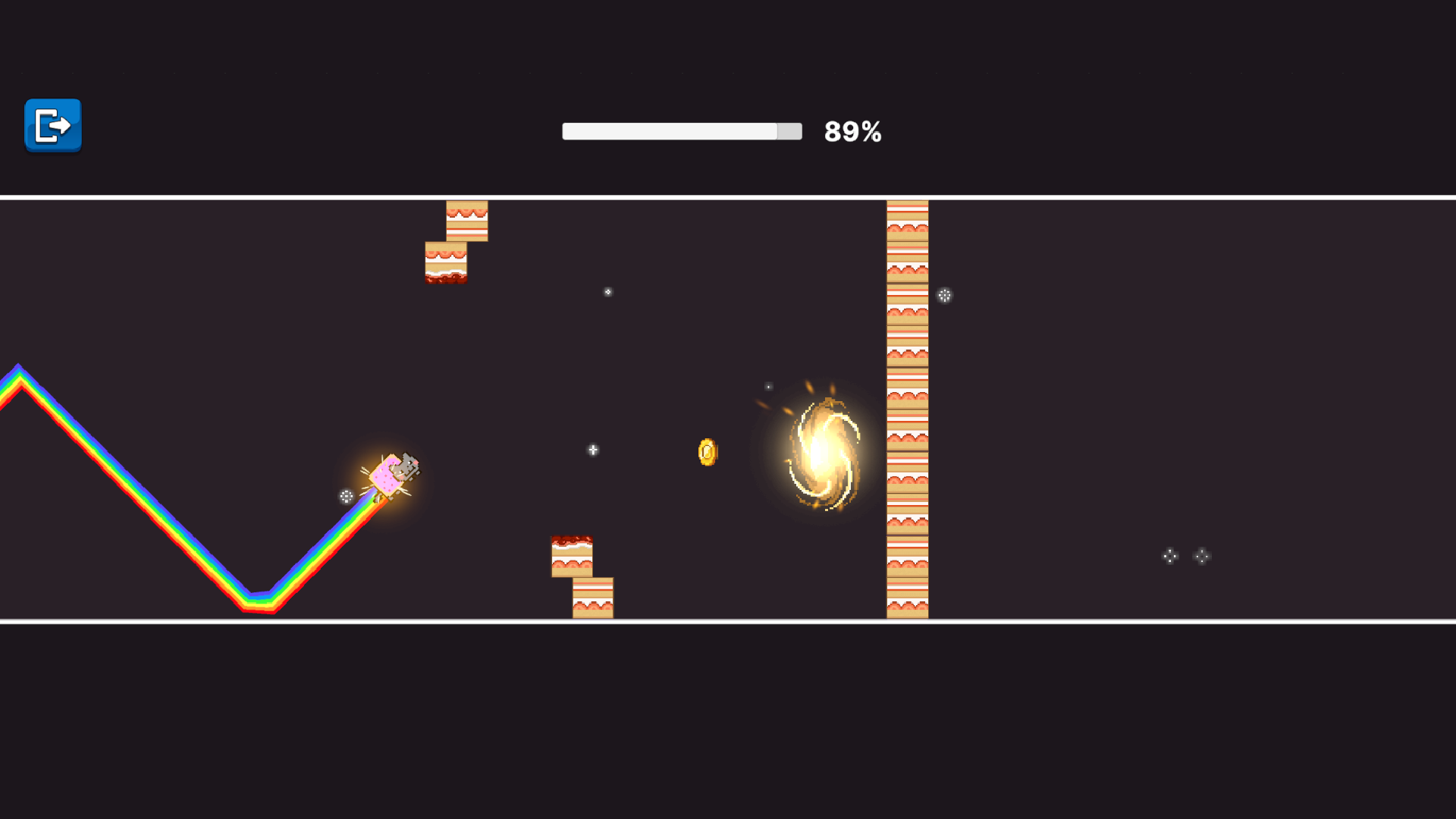Click the lowest point of the rainbow zigzag
This screenshot has height=819, width=1456.
tap(258, 603)
